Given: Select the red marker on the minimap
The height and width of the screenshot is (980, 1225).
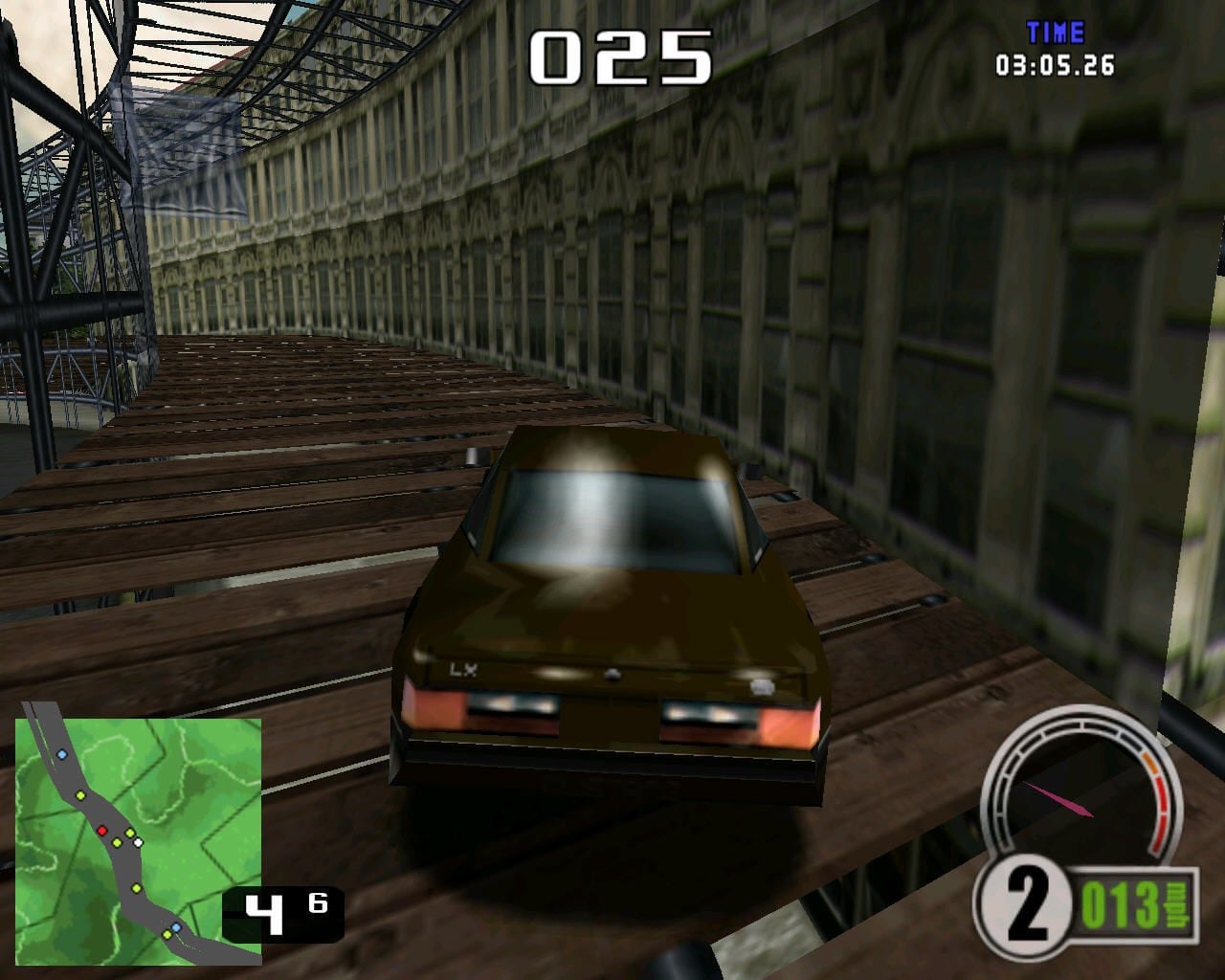Looking at the screenshot, I should [101, 830].
